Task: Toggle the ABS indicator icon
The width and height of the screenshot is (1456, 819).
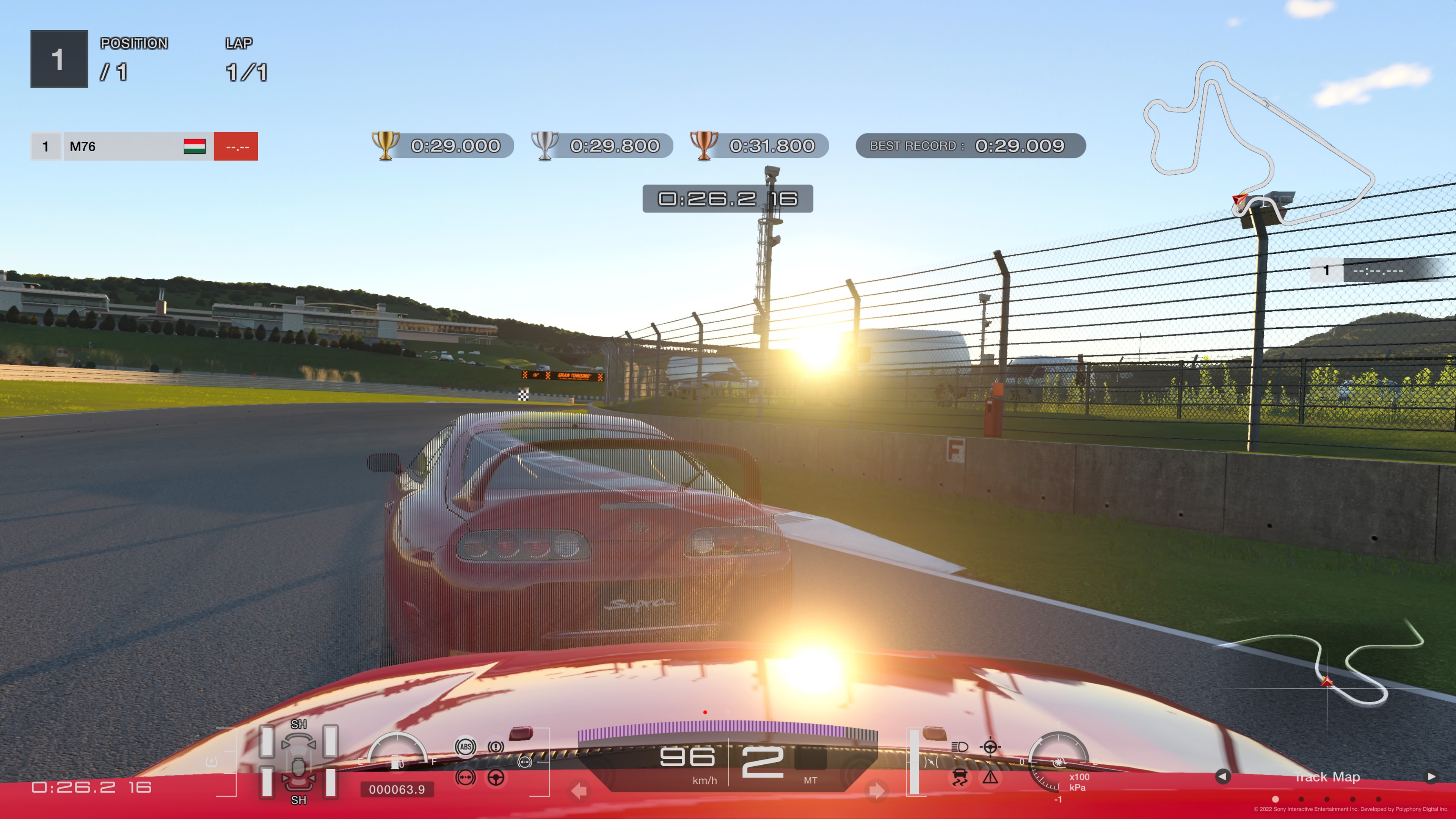Action: click(465, 747)
